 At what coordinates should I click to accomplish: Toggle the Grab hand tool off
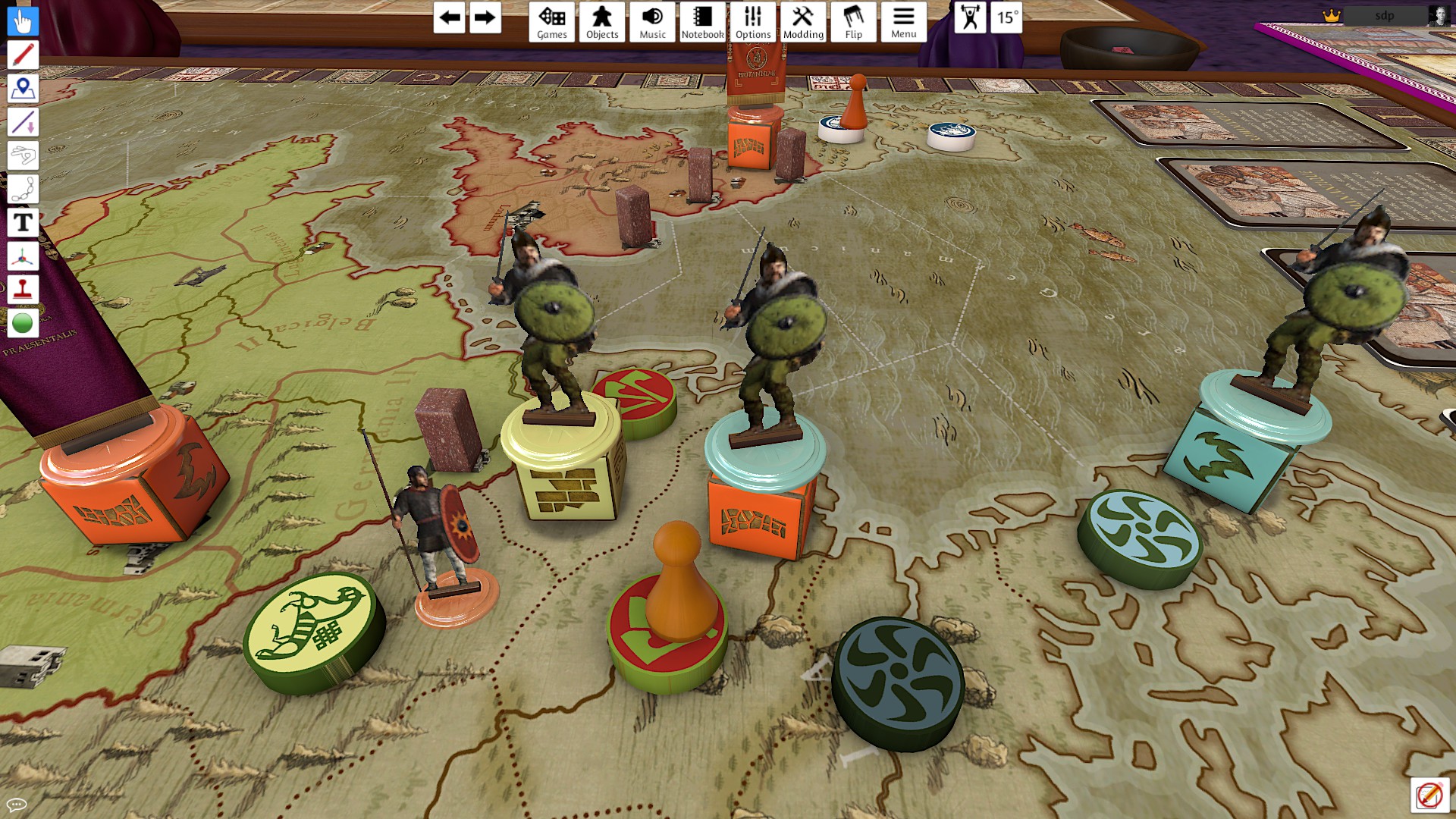point(23,20)
